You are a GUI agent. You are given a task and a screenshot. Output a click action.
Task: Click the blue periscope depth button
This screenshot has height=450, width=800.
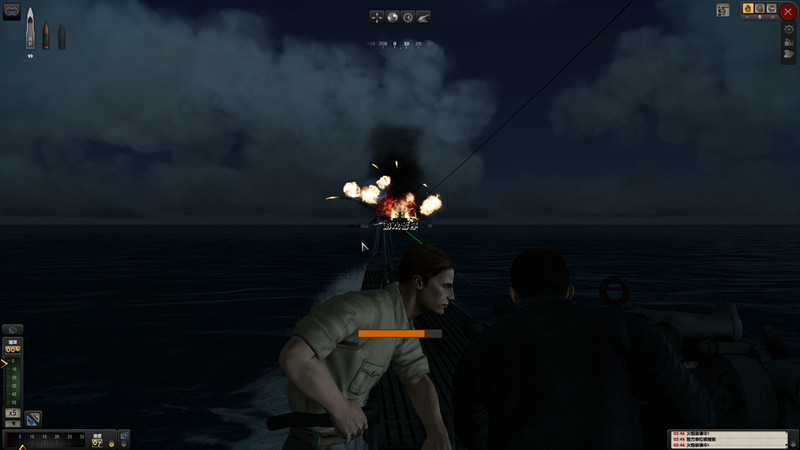tap(33, 418)
